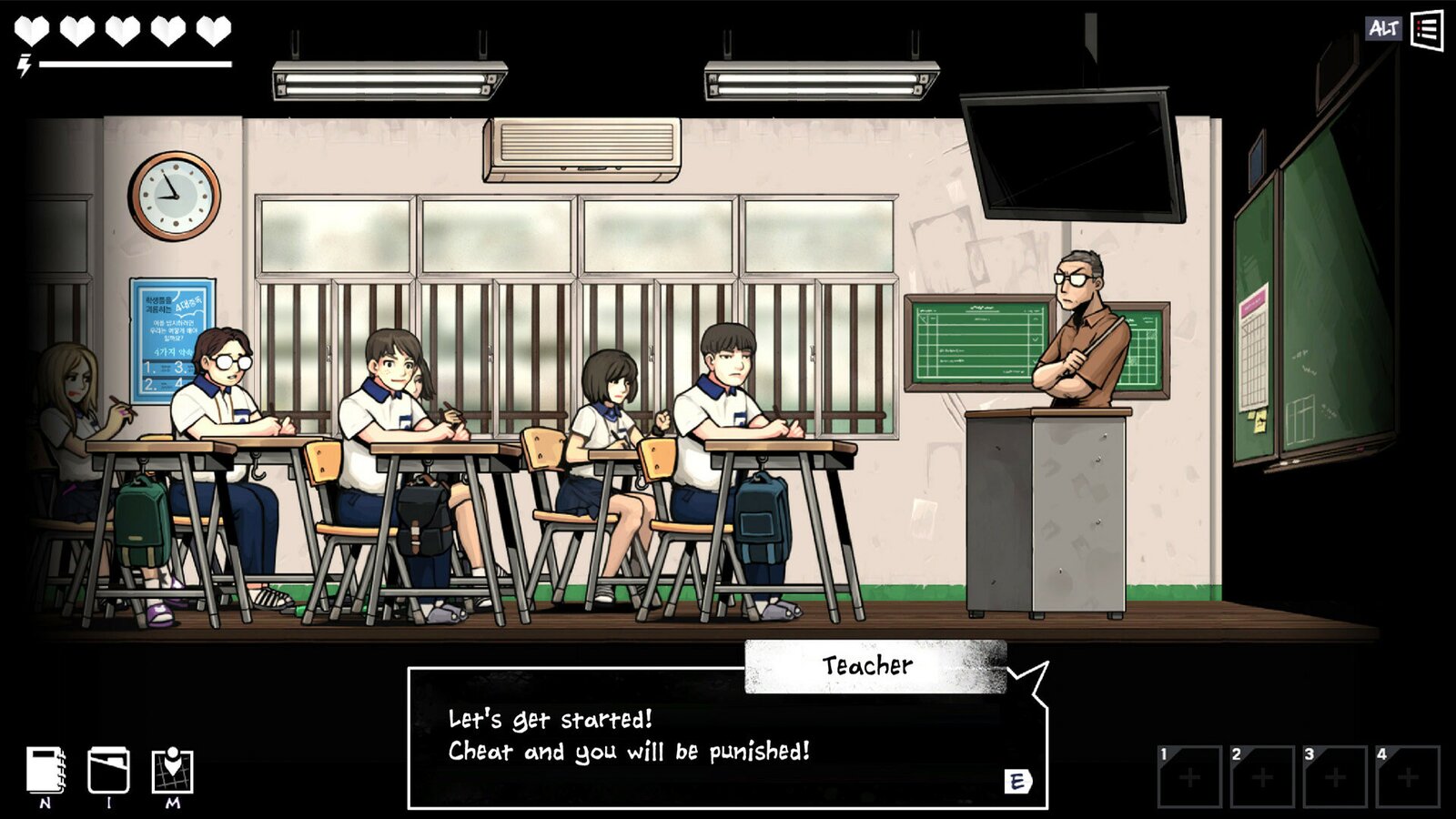Viewport: 1456px width, 819px height.
Task: Click the dialogue text to advance conversation
Action: click(637, 739)
